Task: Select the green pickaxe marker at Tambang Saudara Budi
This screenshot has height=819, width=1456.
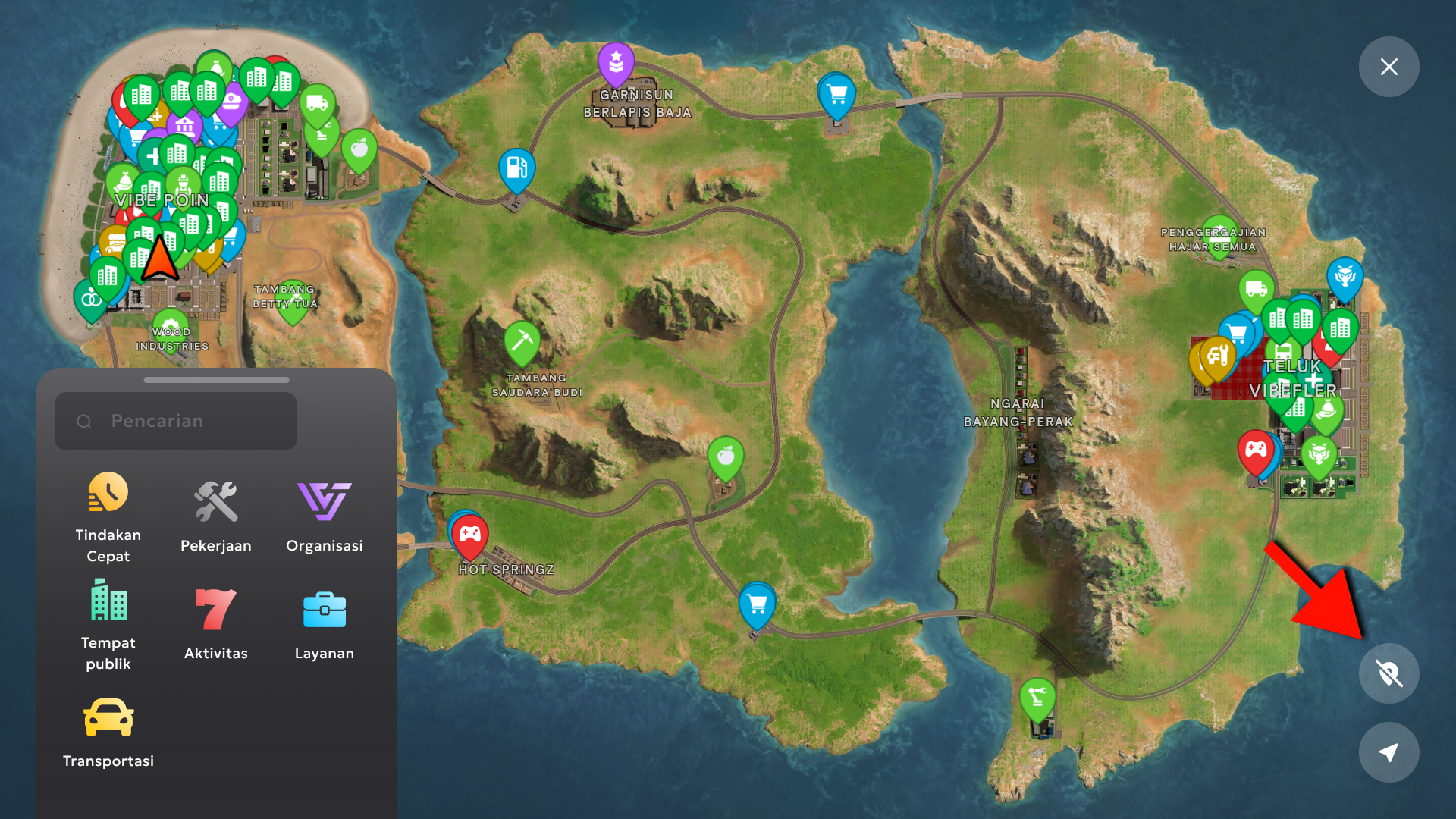Action: [x=522, y=340]
